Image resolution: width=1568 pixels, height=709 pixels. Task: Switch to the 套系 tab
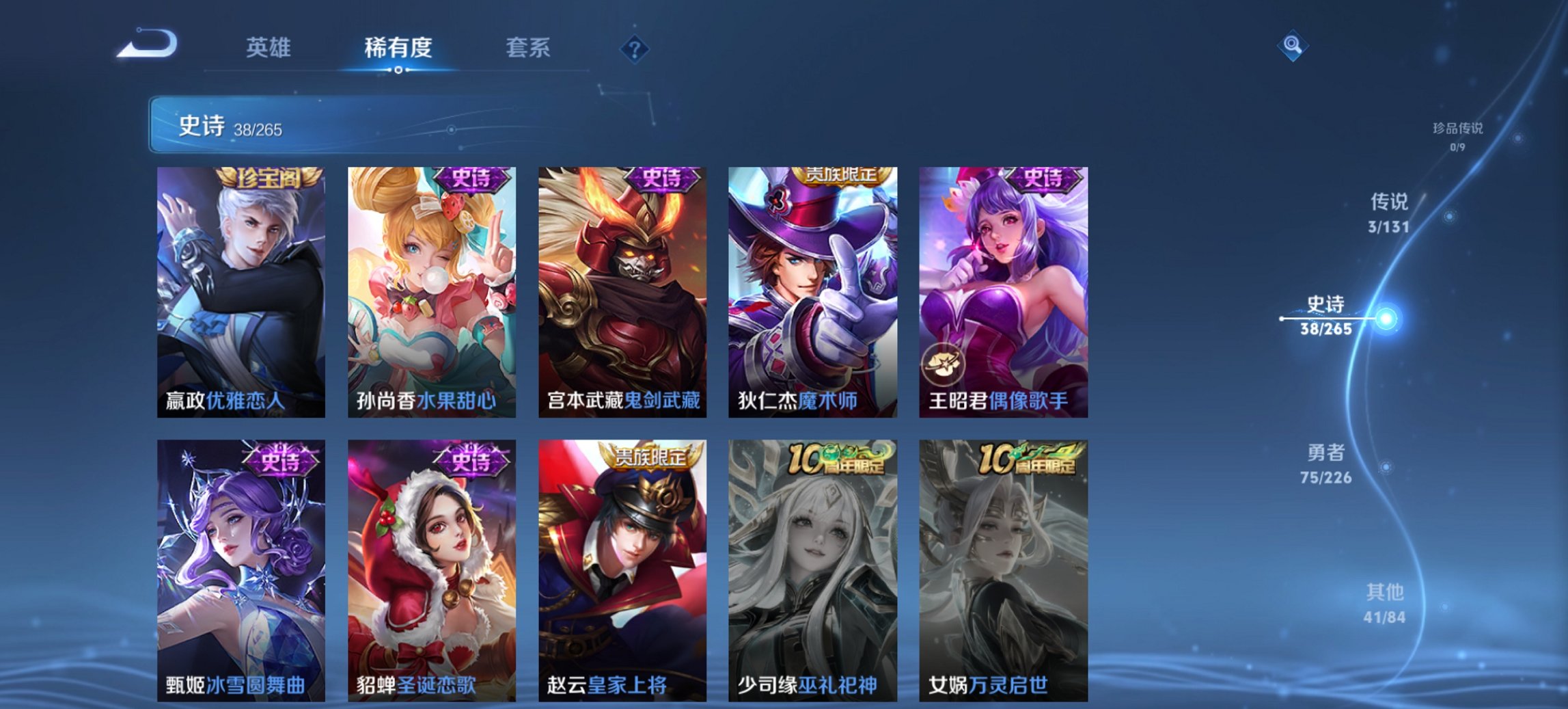529,49
